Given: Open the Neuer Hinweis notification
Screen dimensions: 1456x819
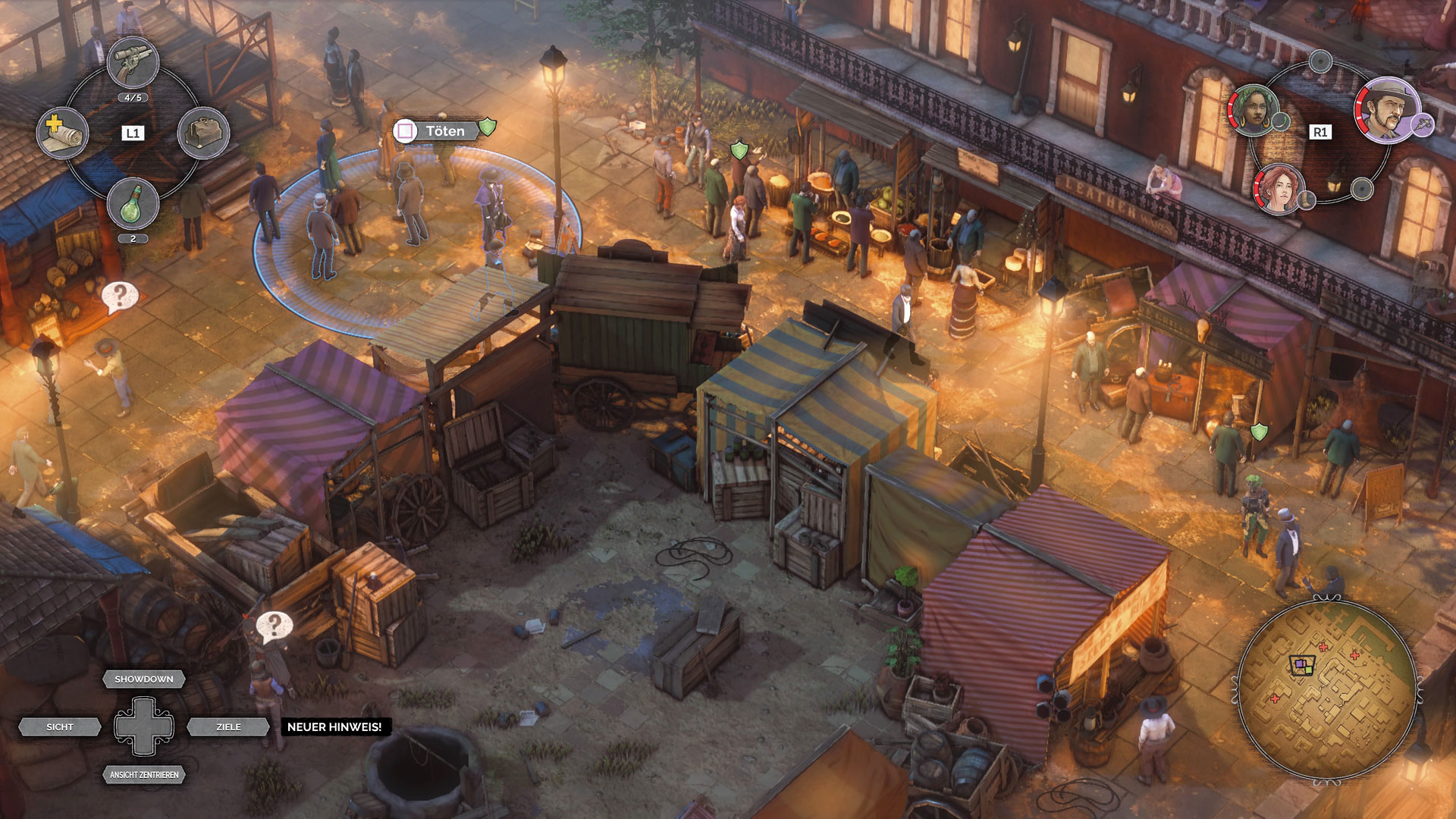Looking at the screenshot, I should pos(334,726).
